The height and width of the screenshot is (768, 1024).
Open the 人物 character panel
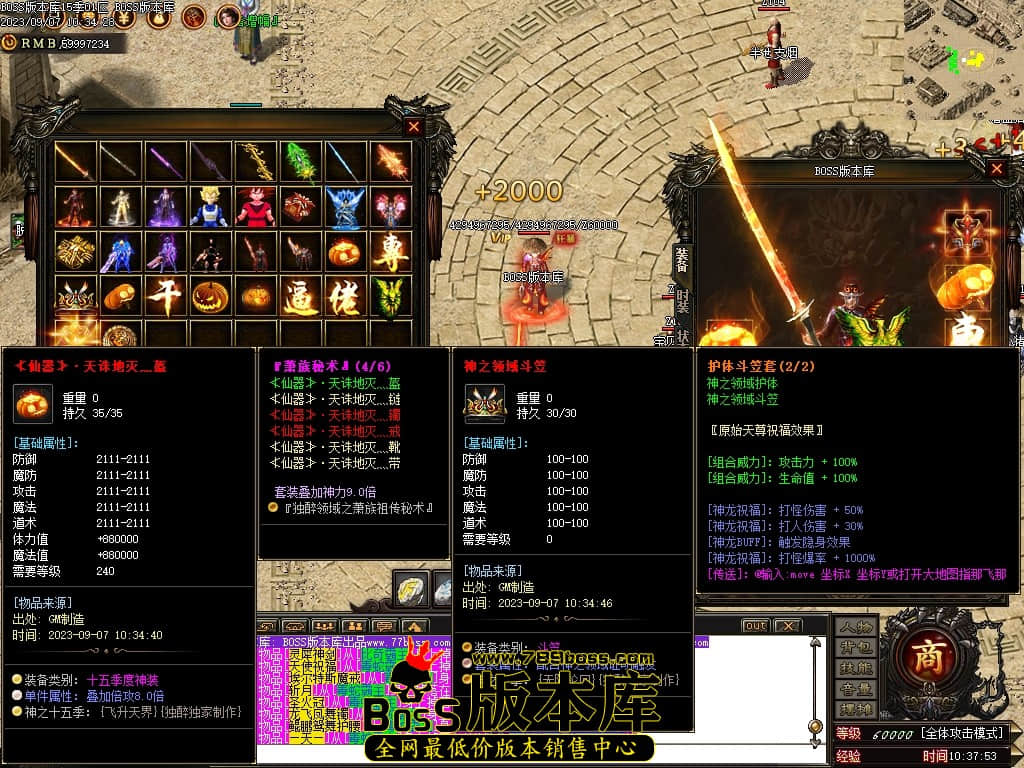coord(856,627)
